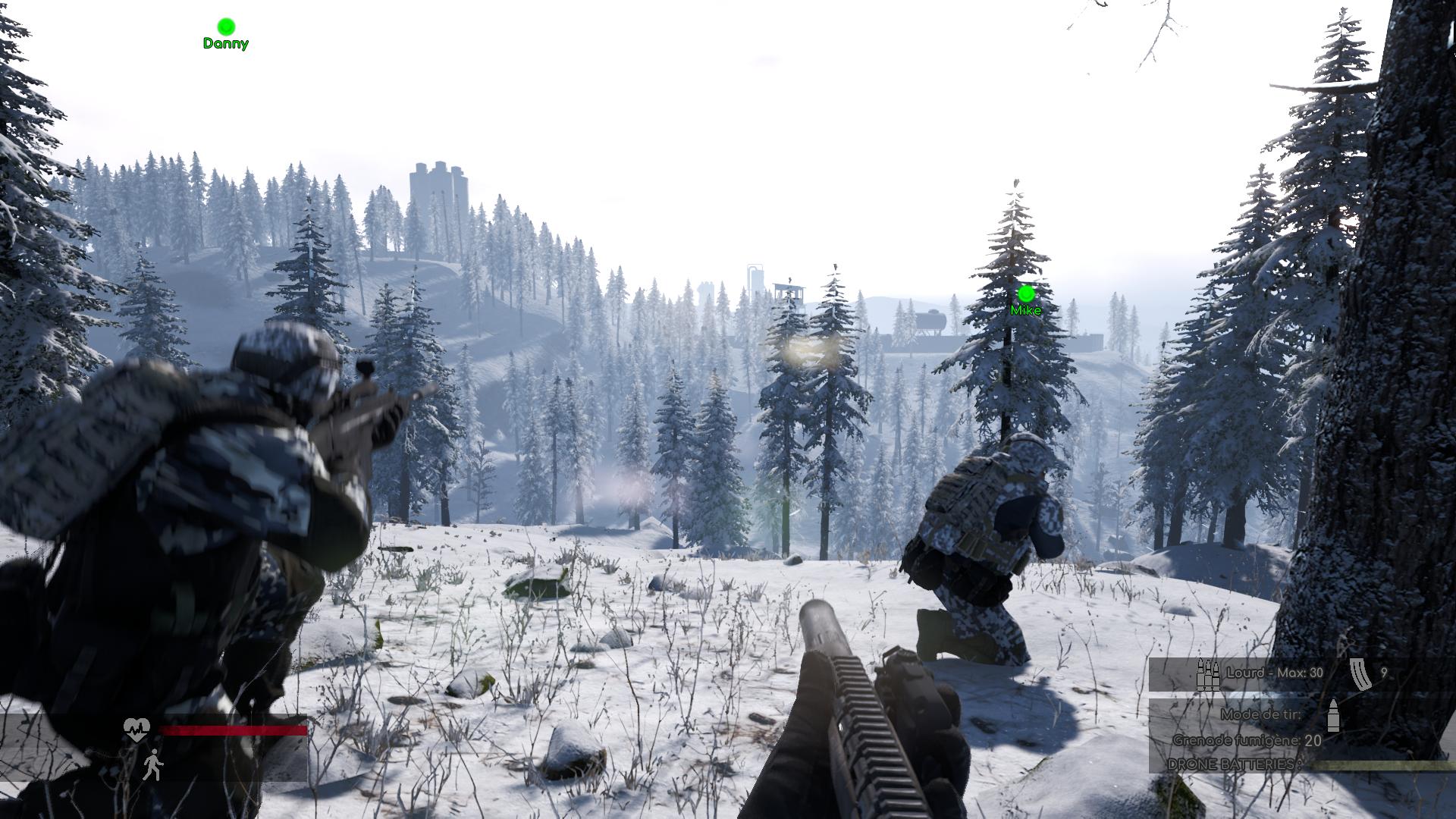Viewport: 1456px width, 819px height.
Task: Click the three-bullet Lourd ammo icon
Action: click(x=1207, y=673)
